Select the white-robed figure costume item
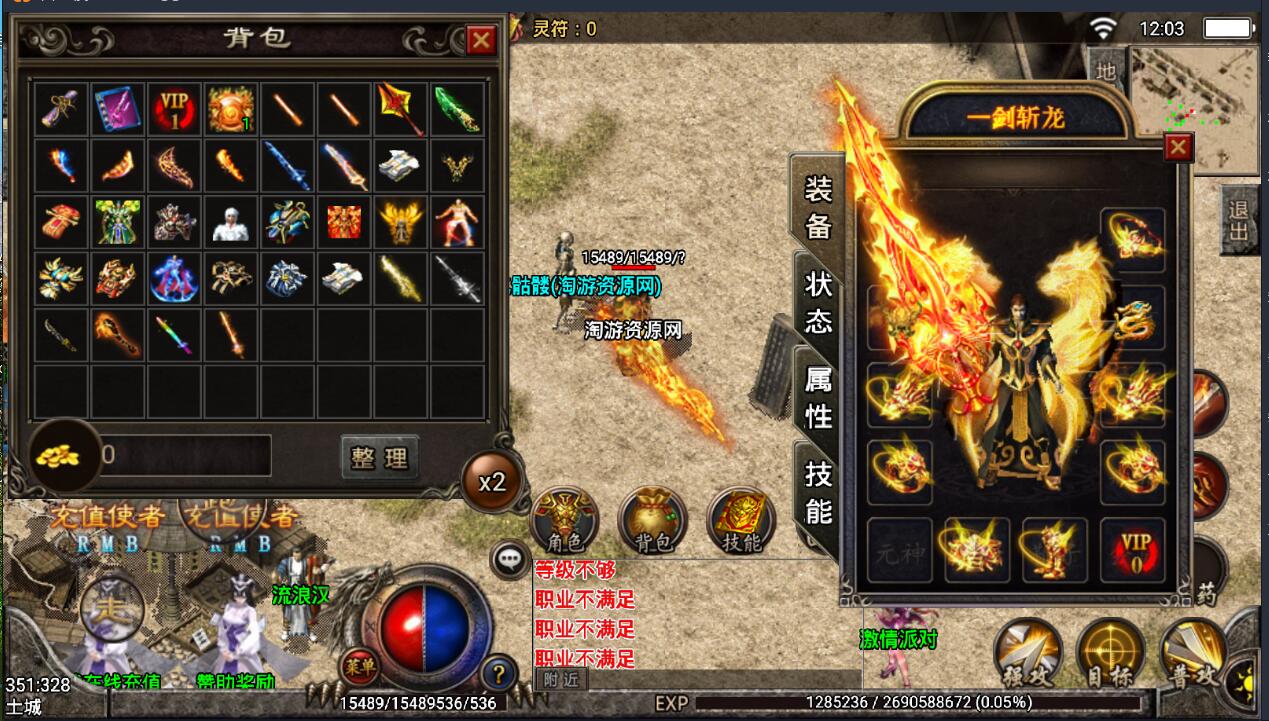The height and width of the screenshot is (721, 1269). 232,222
